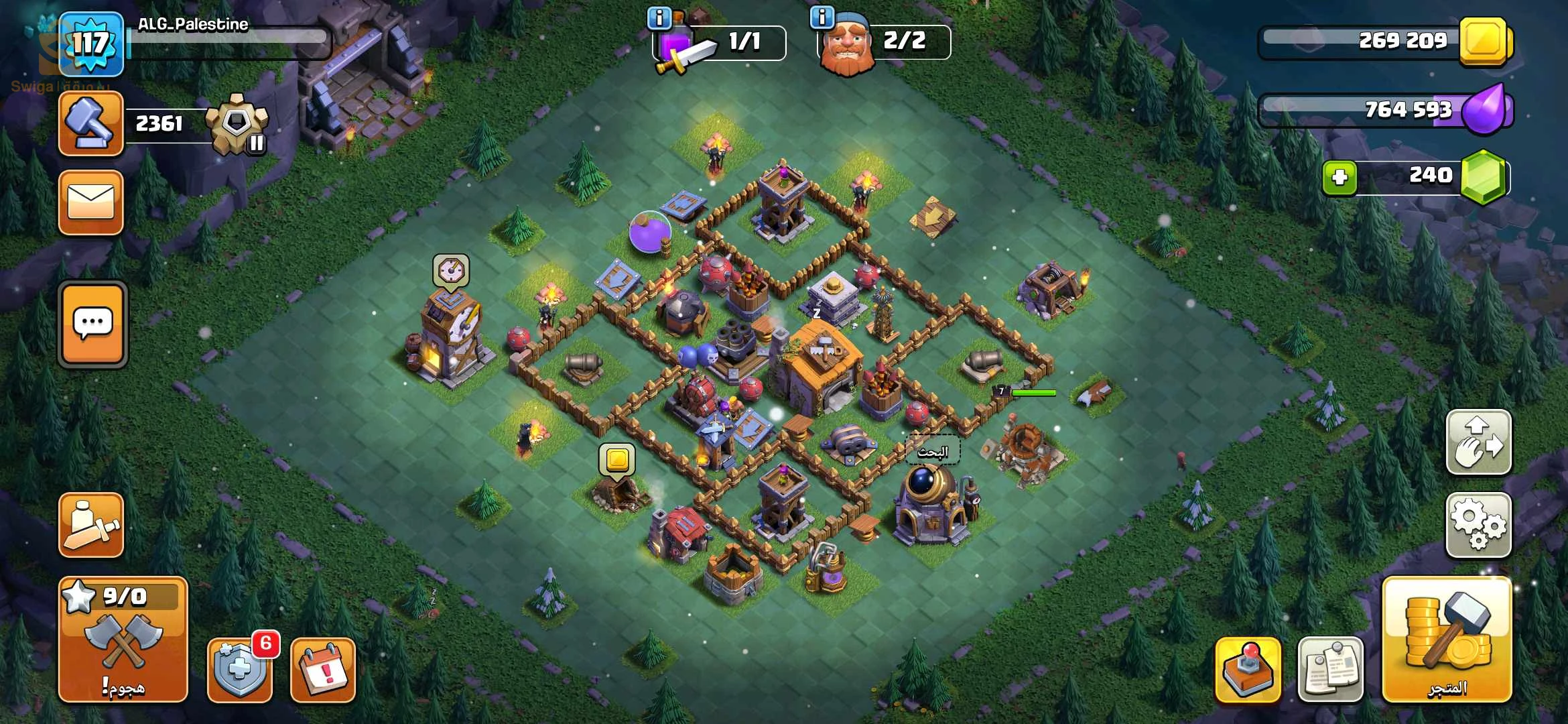Toggle the hand and arrows edit mode button
This screenshot has height=724, width=1568.
(1478, 442)
